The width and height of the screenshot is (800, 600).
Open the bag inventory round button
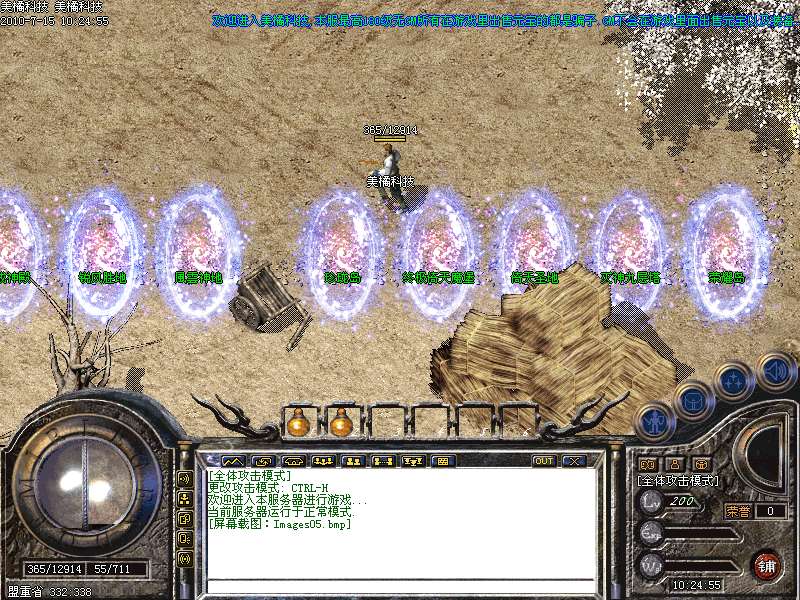[x=693, y=401]
